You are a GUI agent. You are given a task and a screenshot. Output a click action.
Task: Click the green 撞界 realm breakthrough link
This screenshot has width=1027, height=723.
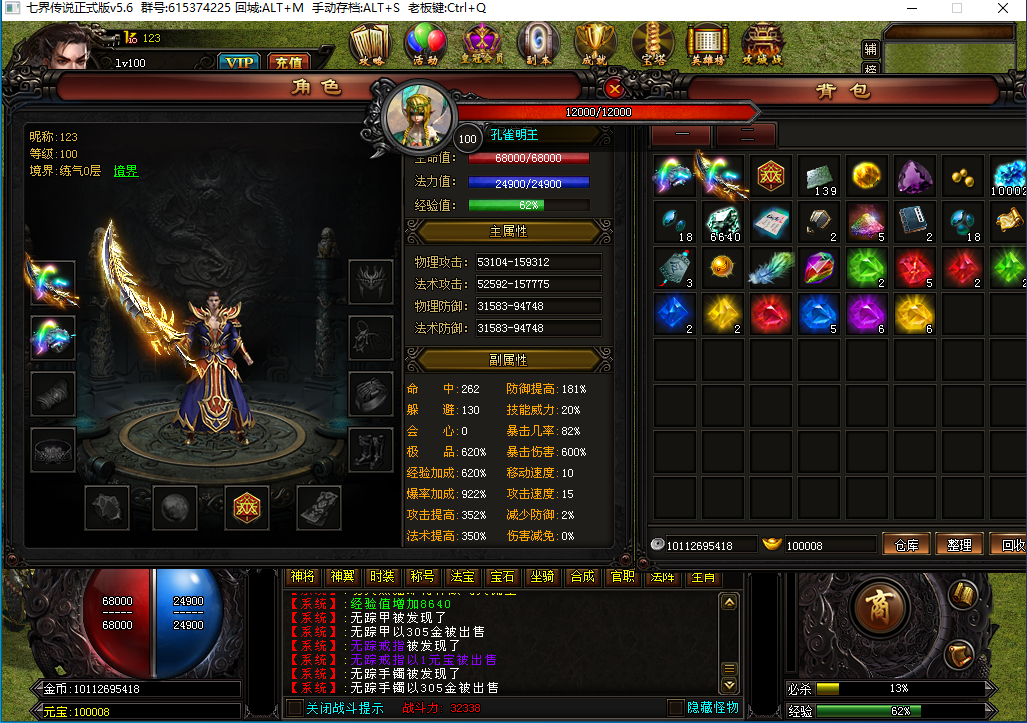[125, 171]
